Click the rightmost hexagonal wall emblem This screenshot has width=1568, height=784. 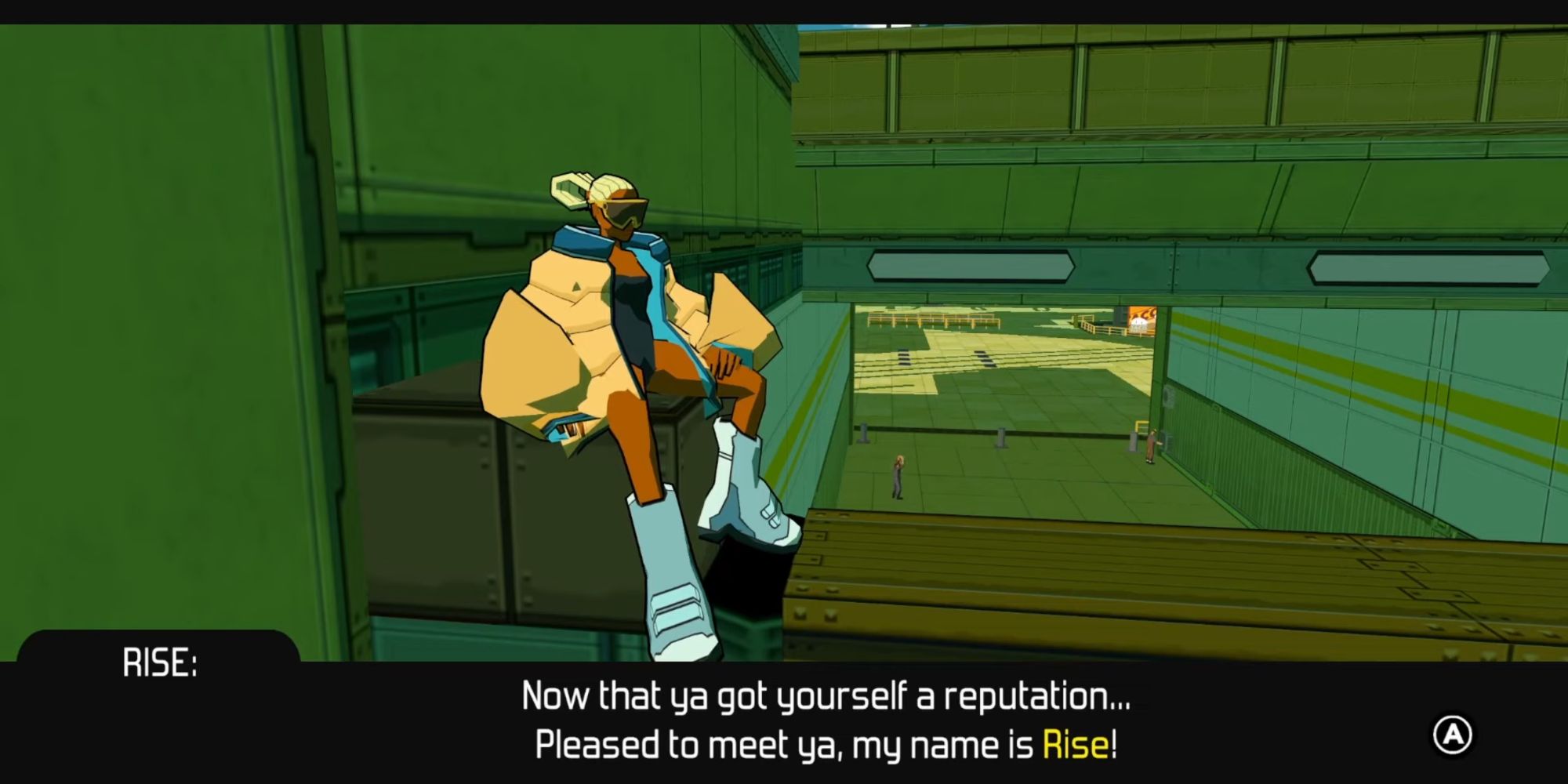click(x=1432, y=267)
